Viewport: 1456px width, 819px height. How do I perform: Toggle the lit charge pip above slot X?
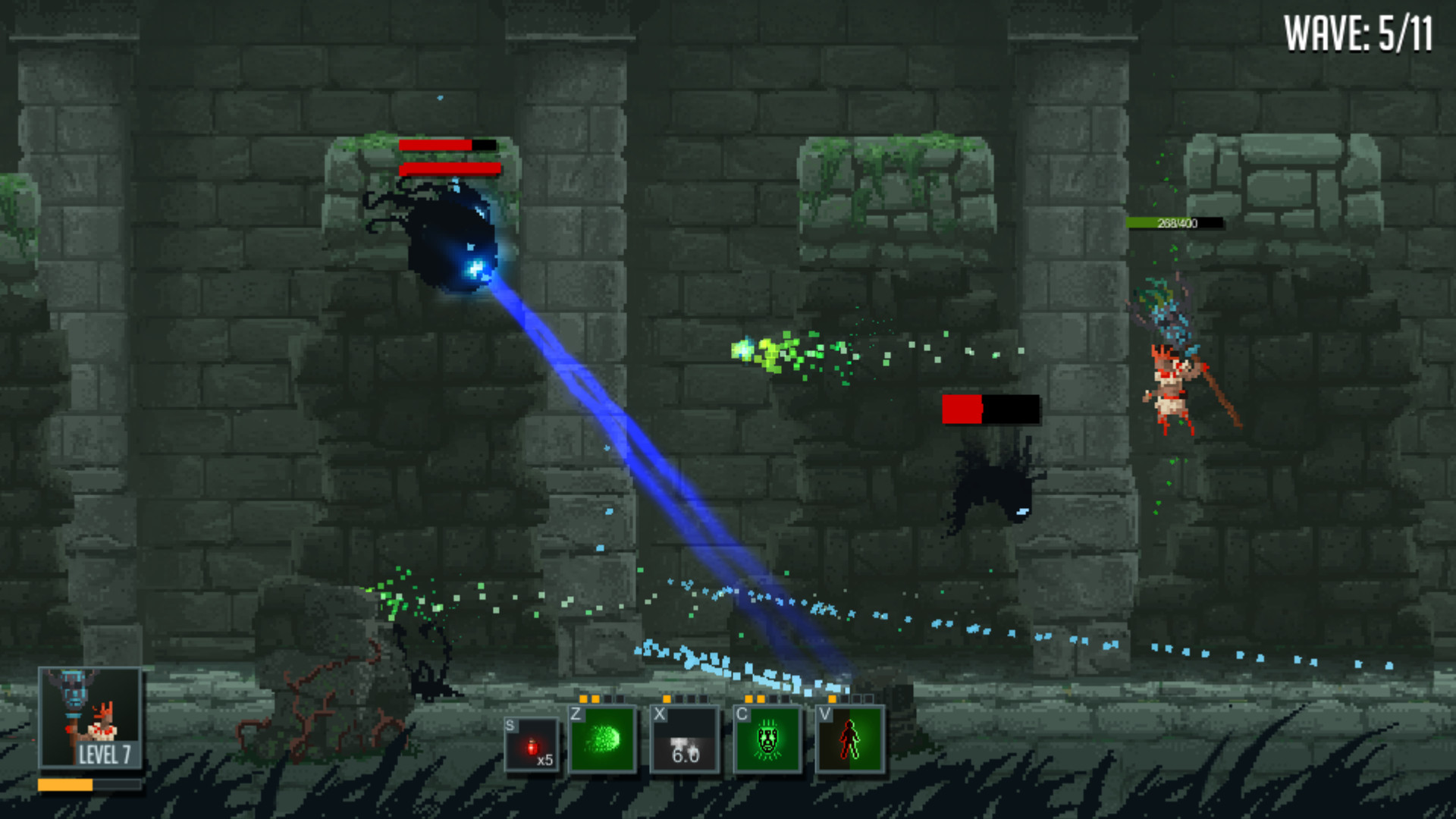click(666, 698)
